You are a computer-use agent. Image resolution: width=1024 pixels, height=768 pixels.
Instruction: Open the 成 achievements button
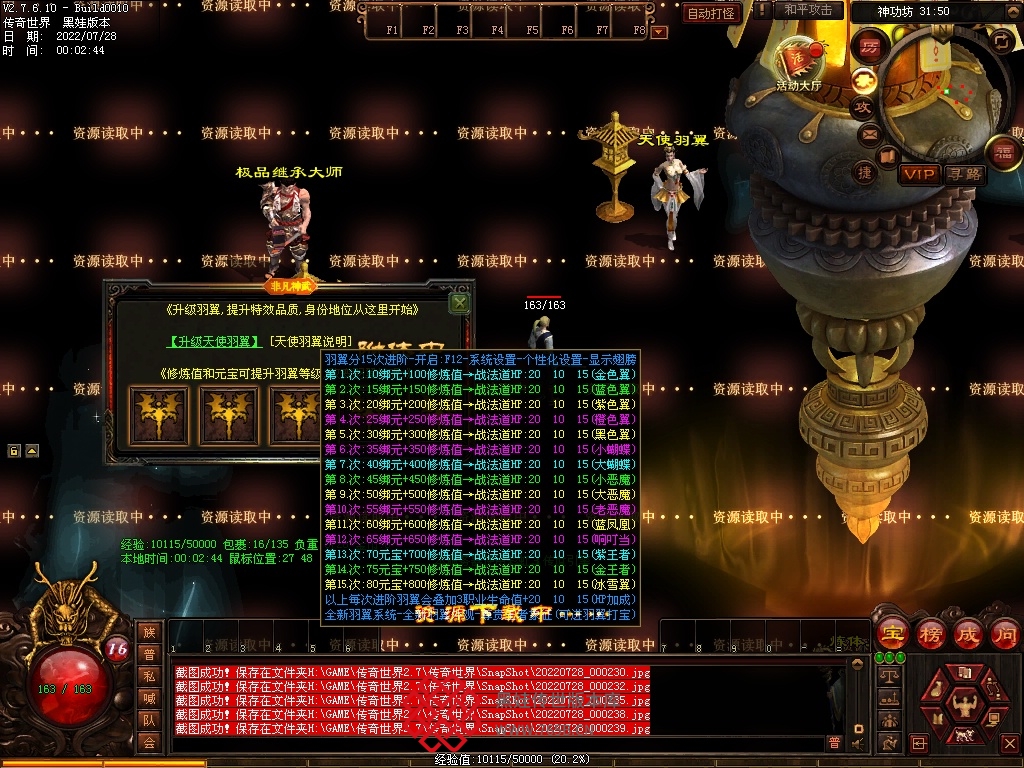(968, 633)
